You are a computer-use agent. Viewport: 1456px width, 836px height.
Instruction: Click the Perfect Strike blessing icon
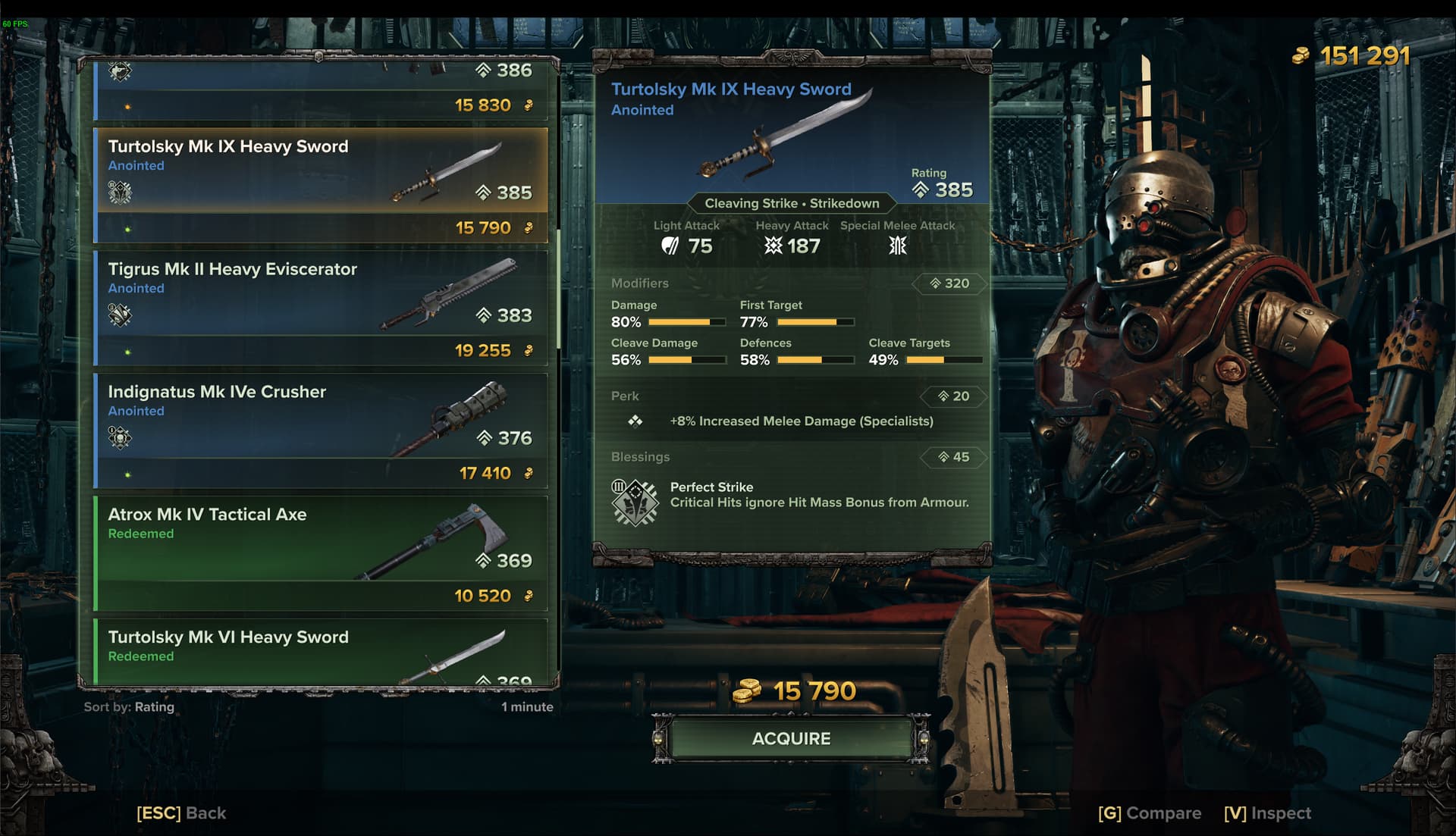pyautogui.click(x=635, y=501)
